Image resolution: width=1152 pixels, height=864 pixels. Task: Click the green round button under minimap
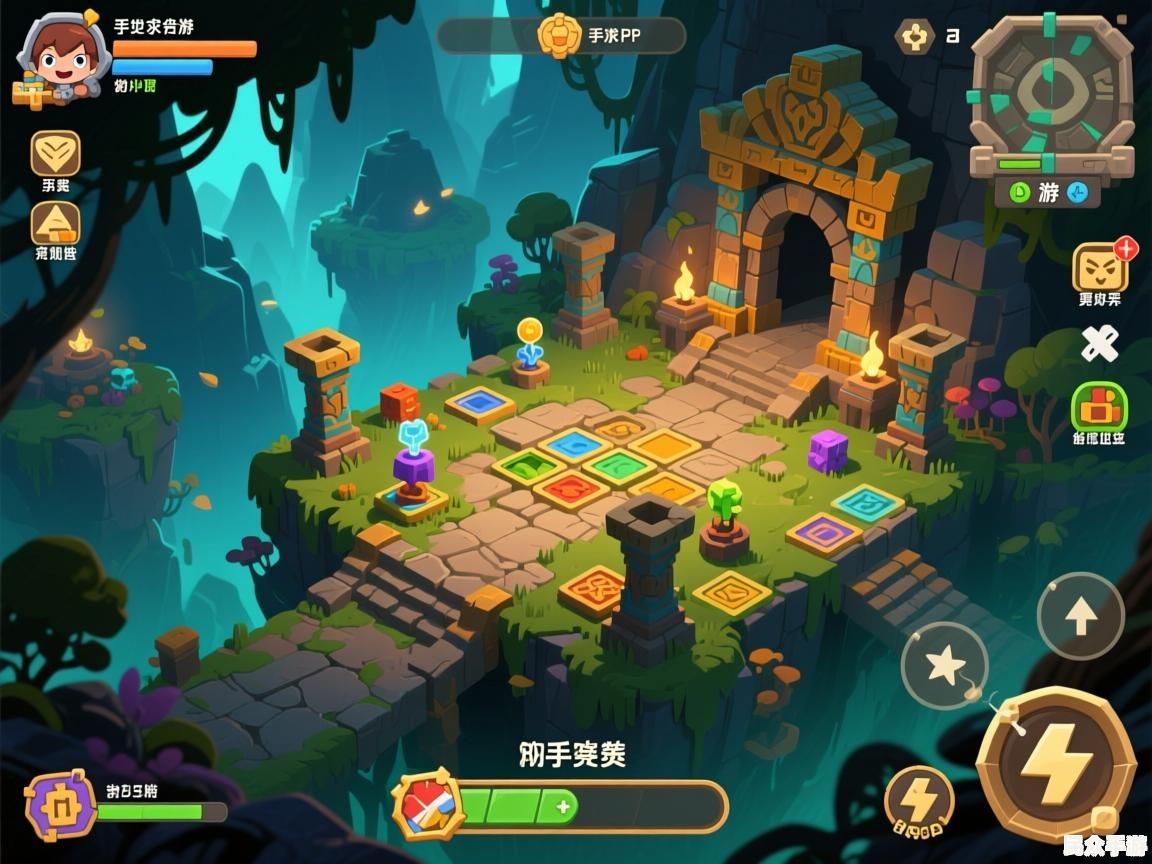click(1018, 192)
